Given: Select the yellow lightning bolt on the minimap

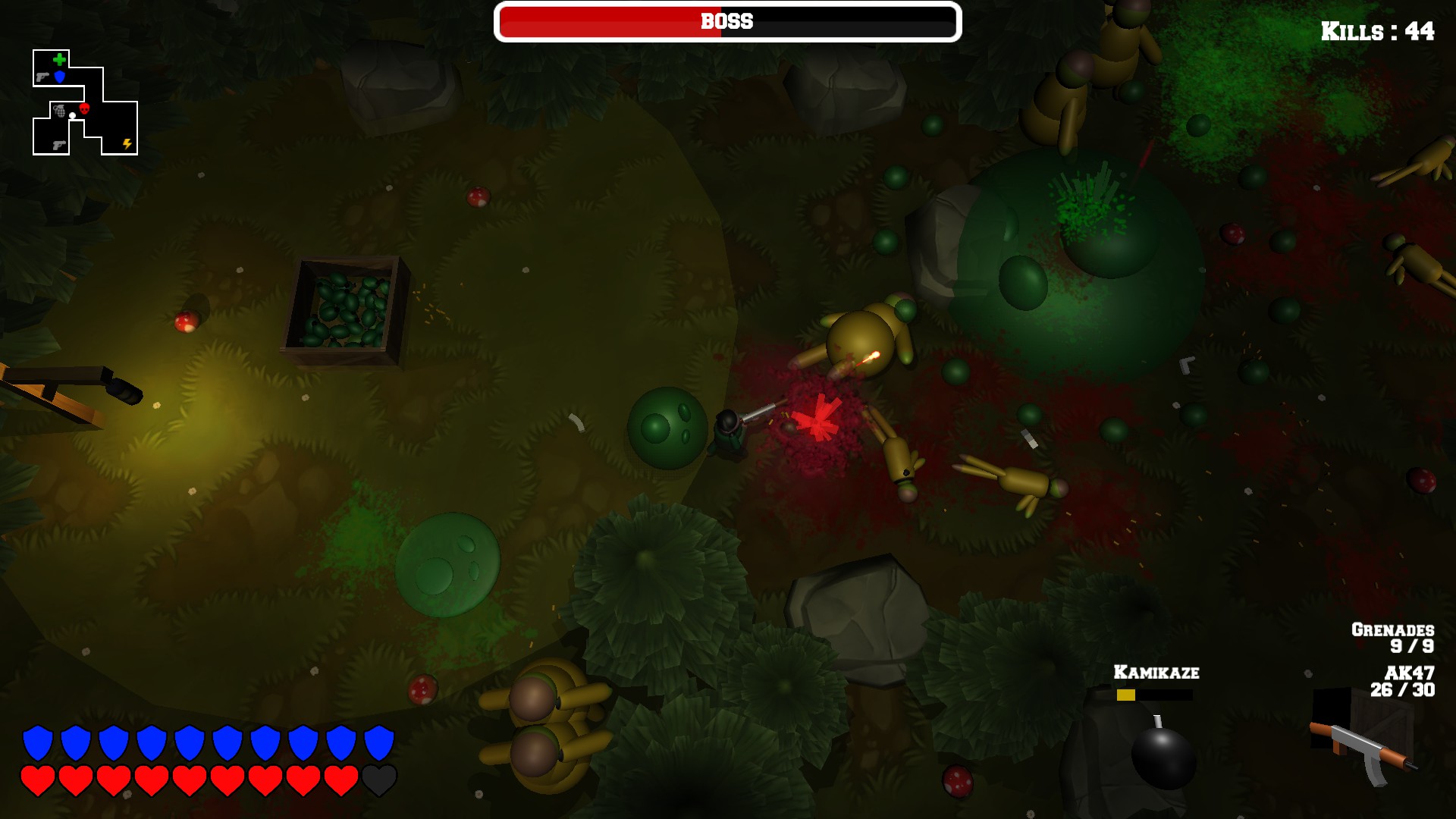Looking at the screenshot, I should point(127,144).
